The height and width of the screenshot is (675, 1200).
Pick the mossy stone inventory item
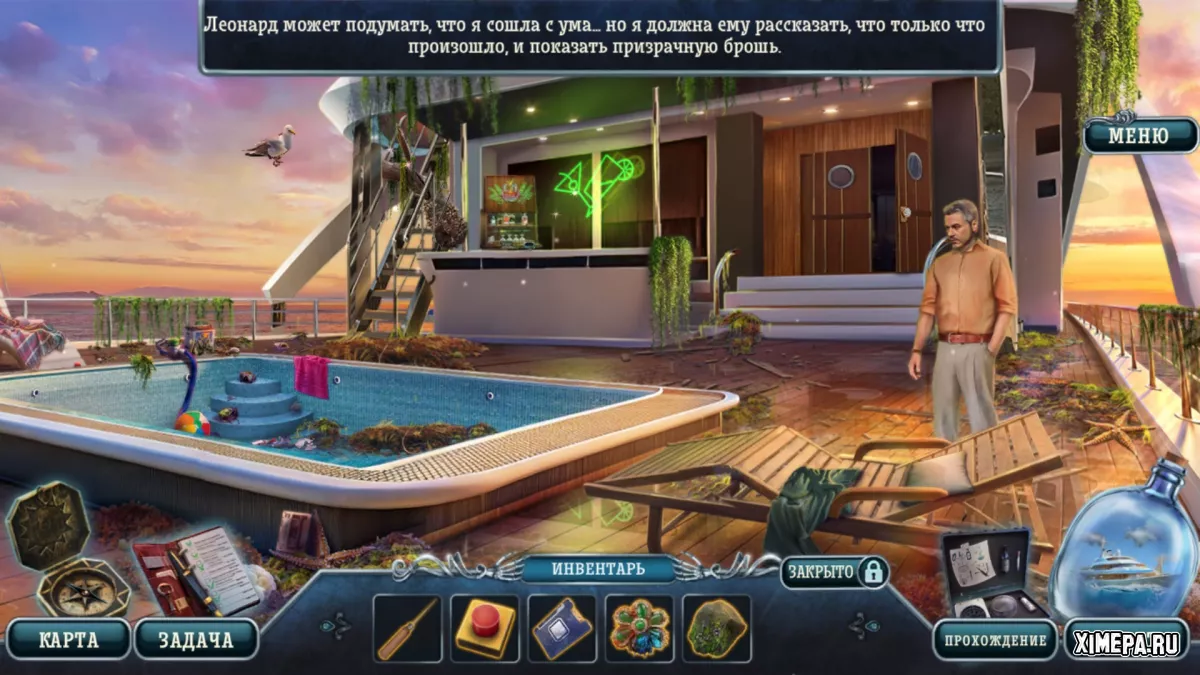(717, 629)
